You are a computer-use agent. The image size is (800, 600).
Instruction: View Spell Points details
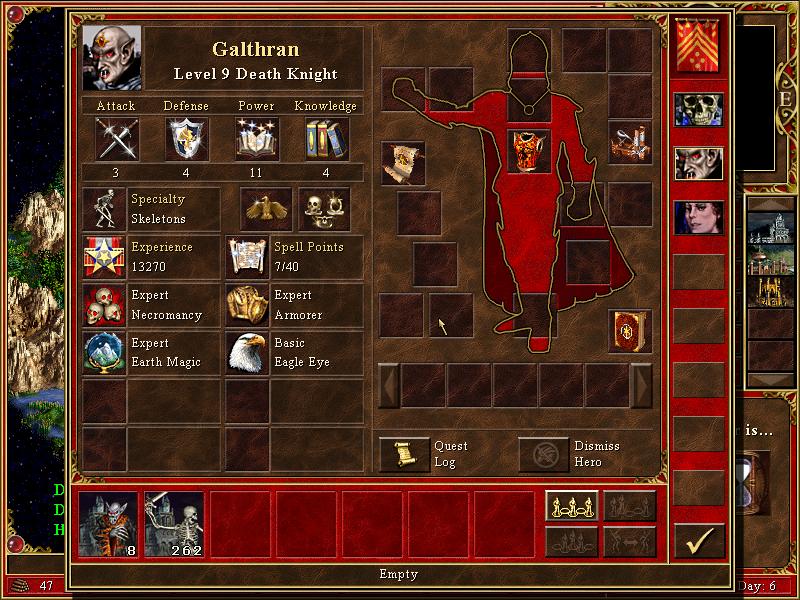coord(246,257)
